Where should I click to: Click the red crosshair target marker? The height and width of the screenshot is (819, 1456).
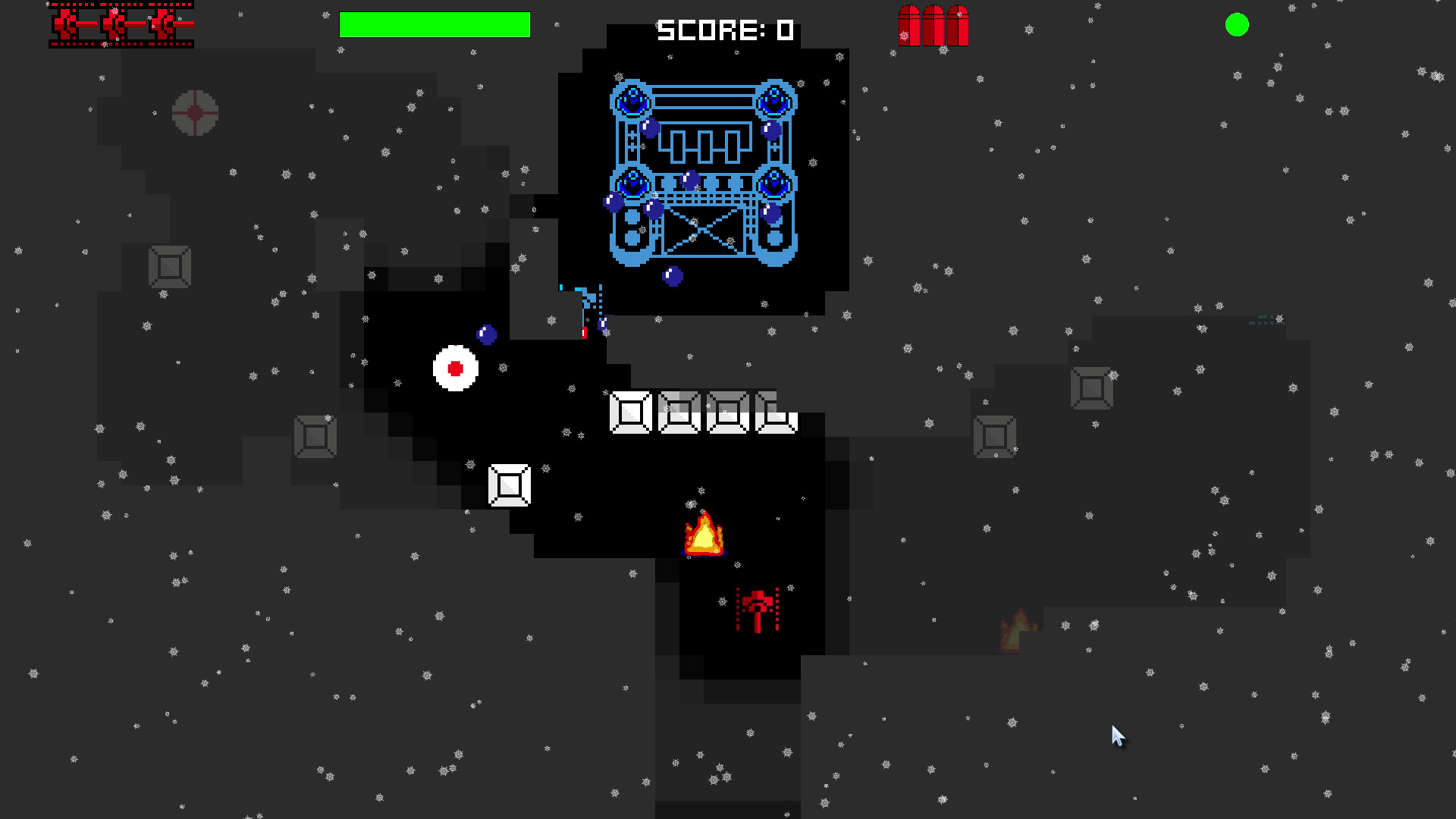coord(196,112)
